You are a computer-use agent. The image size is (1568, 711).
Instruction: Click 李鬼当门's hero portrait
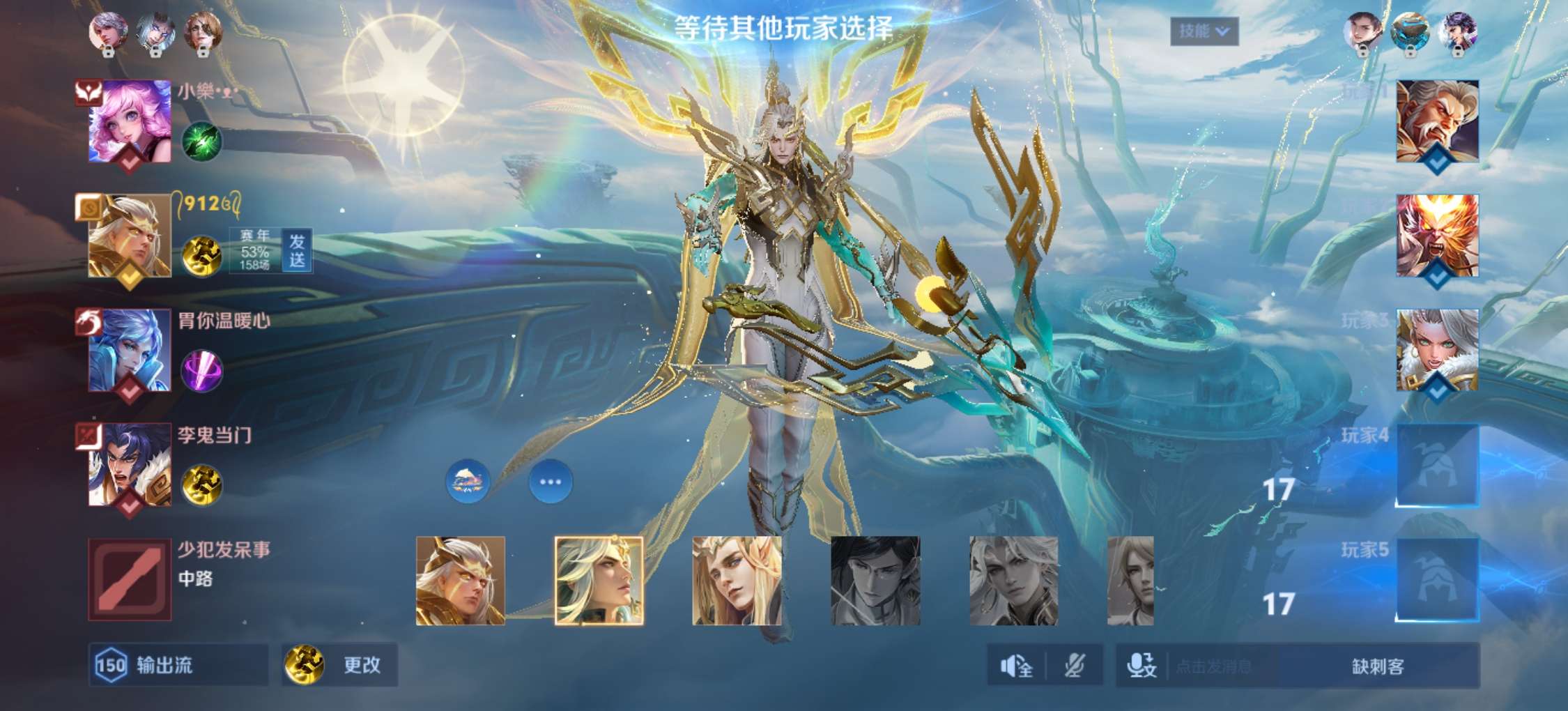pos(130,464)
